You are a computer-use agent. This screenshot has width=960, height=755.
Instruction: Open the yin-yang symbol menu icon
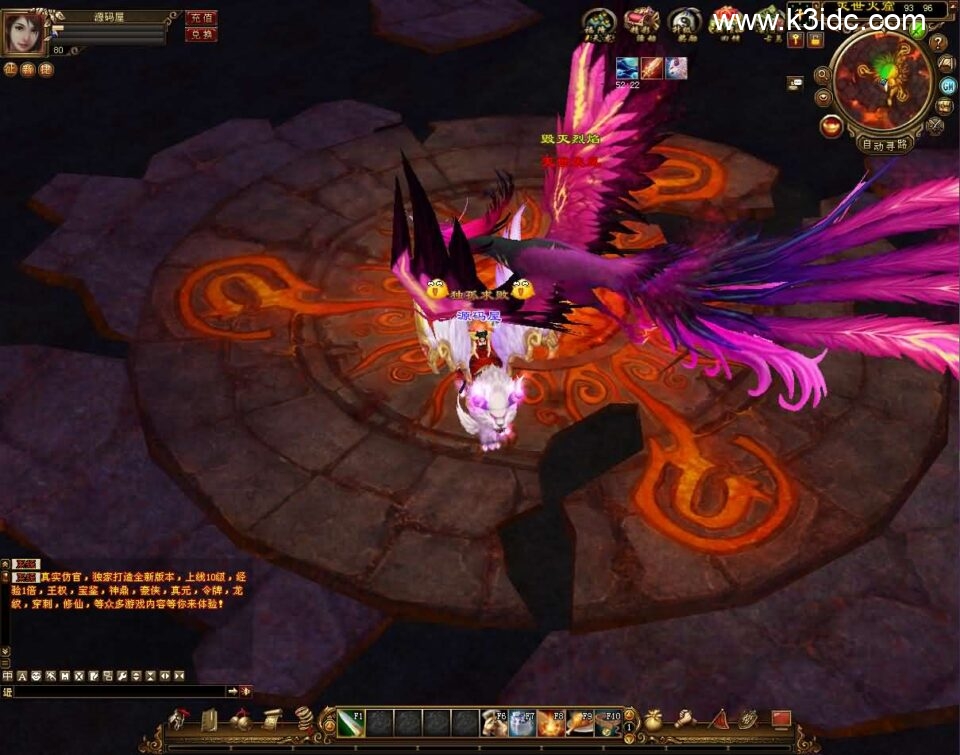685,21
